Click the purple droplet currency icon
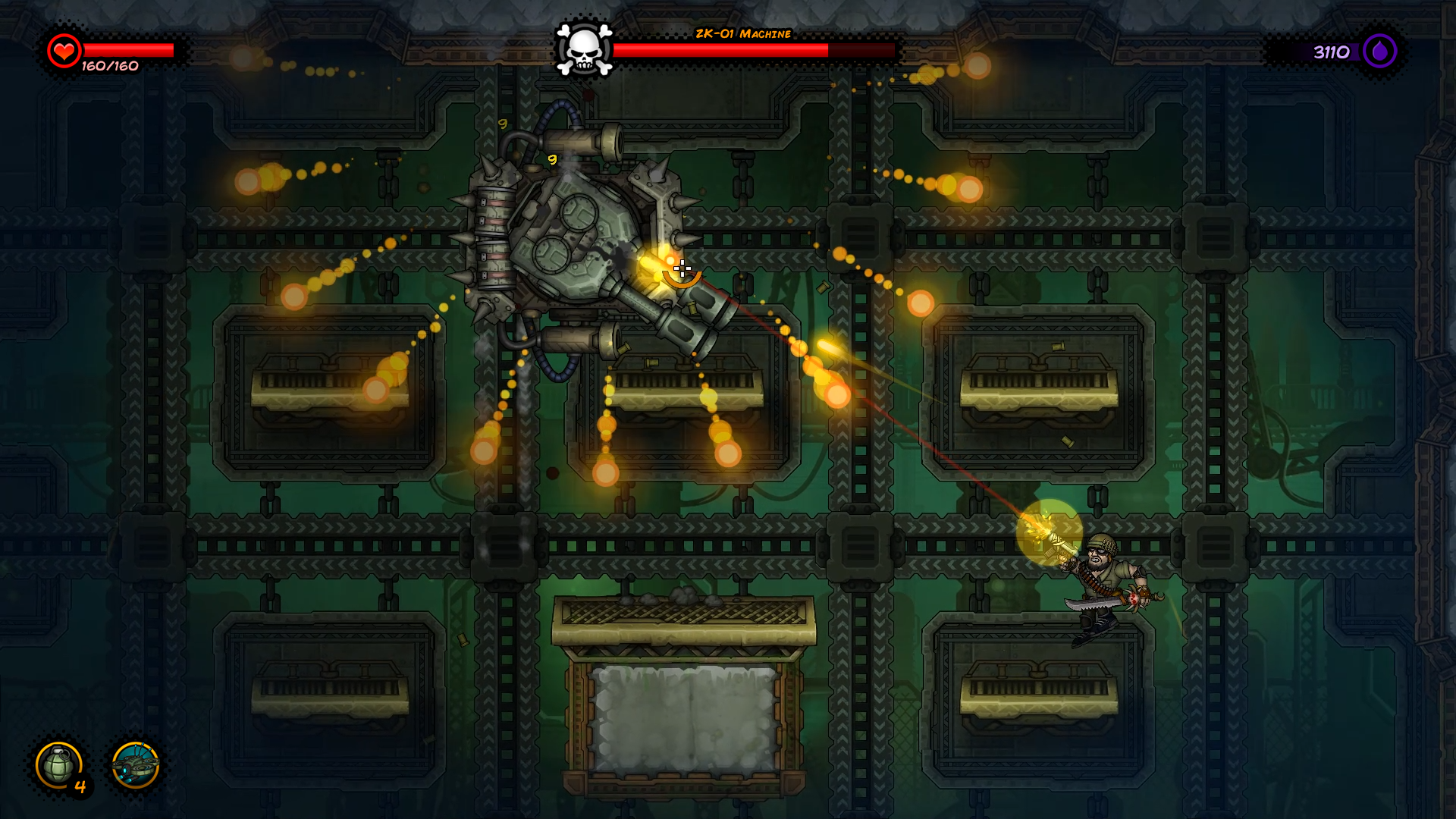The image size is (1456, 819). click(1379, 52)
